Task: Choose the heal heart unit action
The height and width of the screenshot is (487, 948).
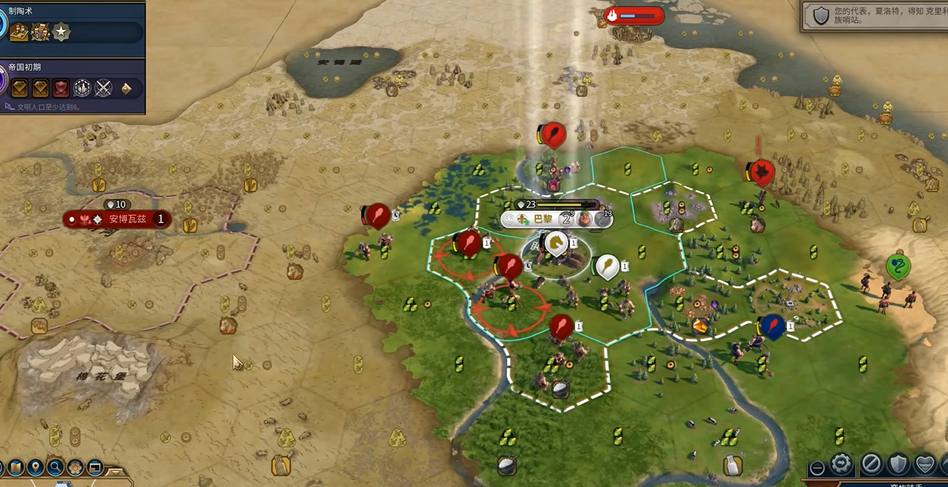Action: pos(927,465)
